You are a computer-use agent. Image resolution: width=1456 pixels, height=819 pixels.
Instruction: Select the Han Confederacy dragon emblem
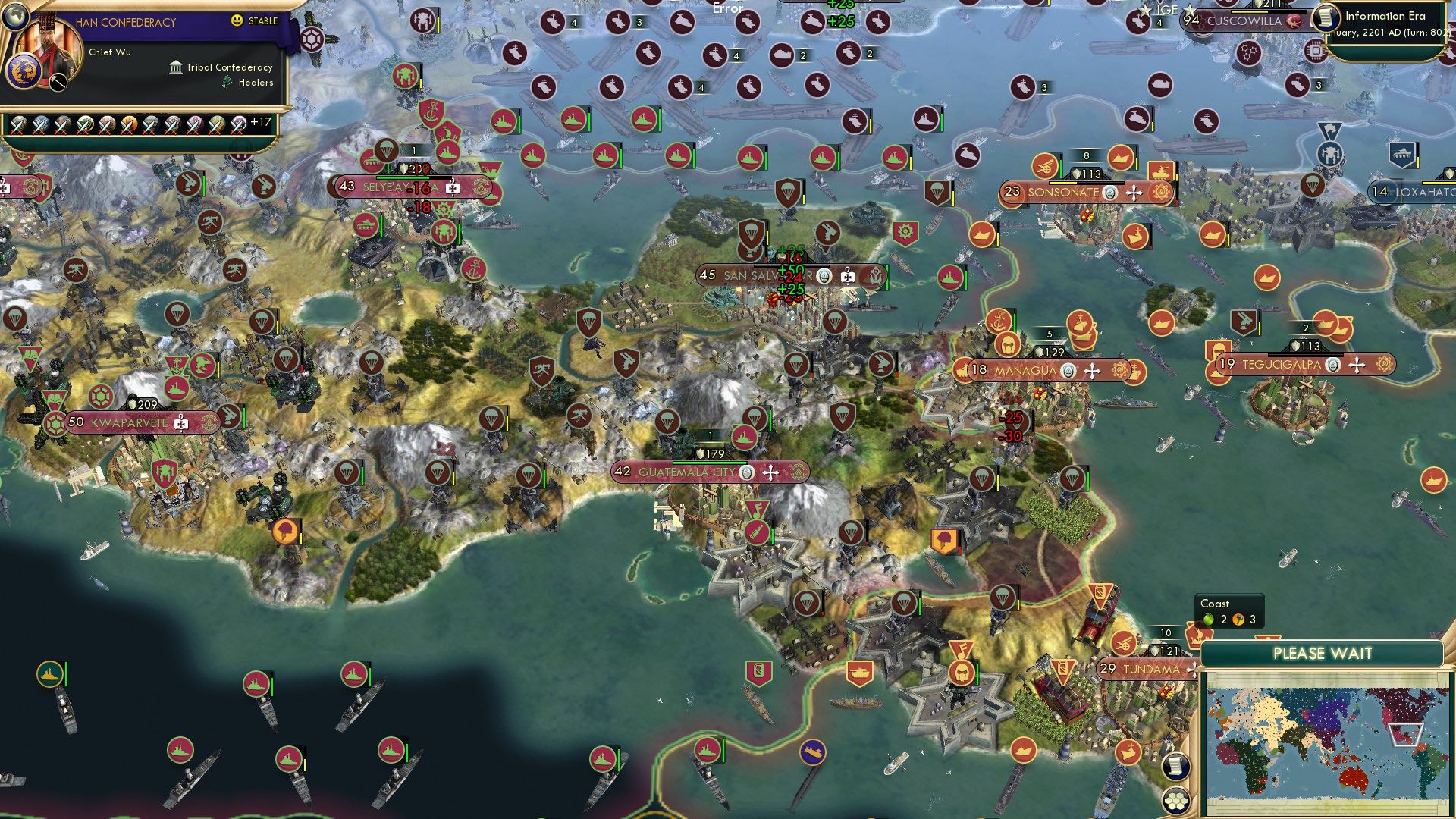[22, 72]
